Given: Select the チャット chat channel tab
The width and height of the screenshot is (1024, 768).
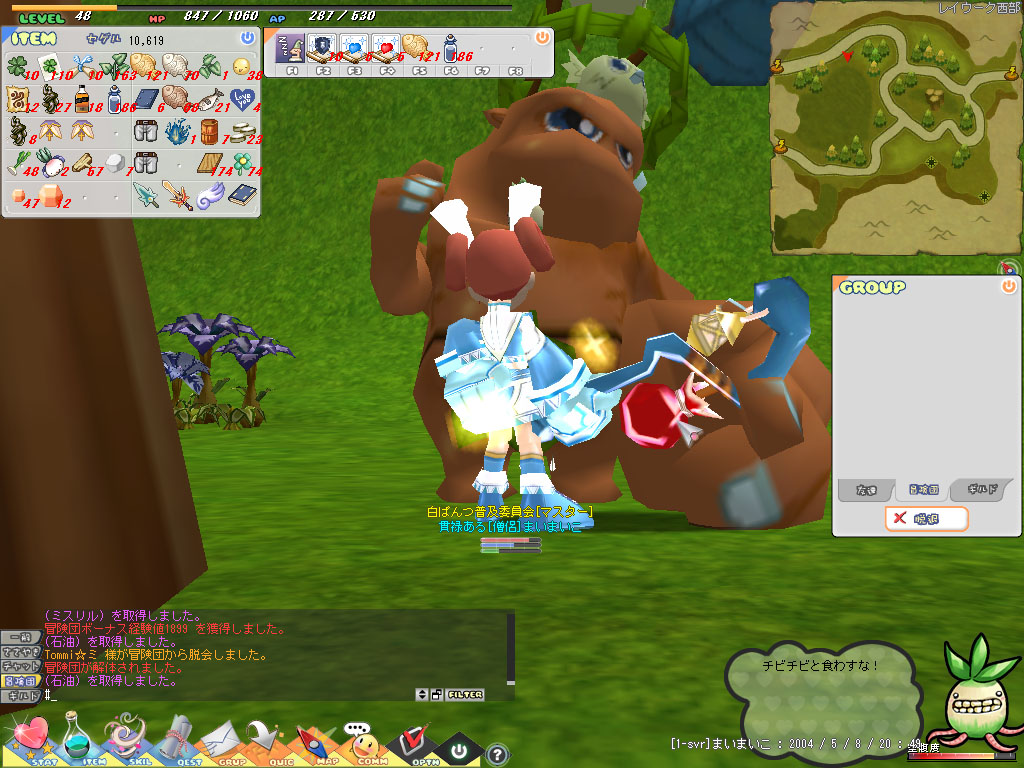Looking at the screenshot, I should [19, 665].
